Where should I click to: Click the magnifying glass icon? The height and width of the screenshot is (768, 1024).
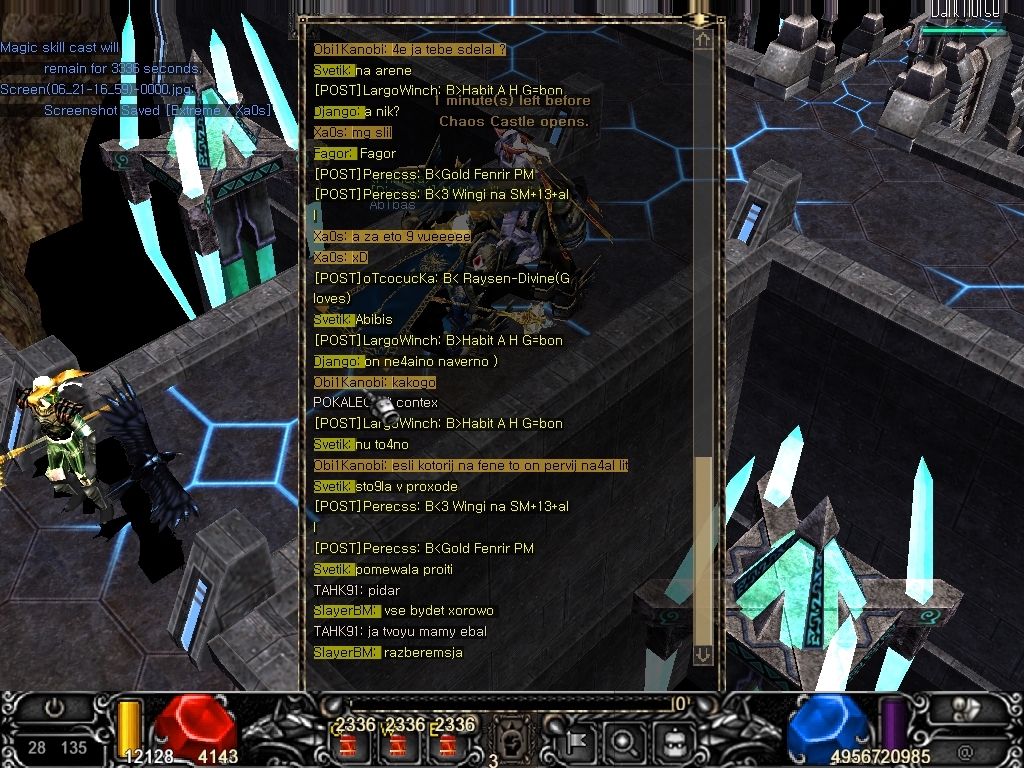click(x=623, y=743)
